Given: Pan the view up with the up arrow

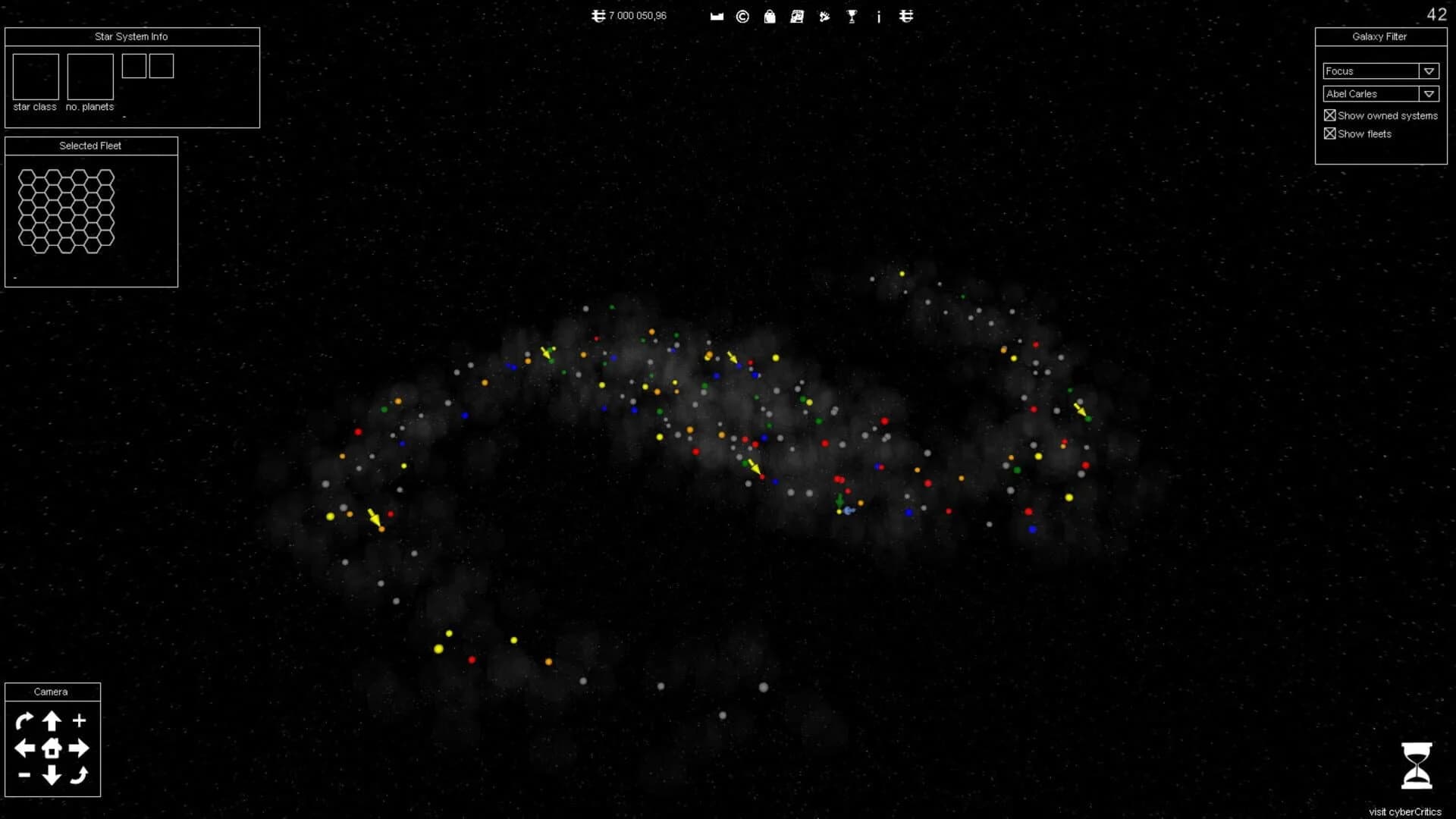Looking at the screenshot, I should pyautogui.click(x=51, y=721).
